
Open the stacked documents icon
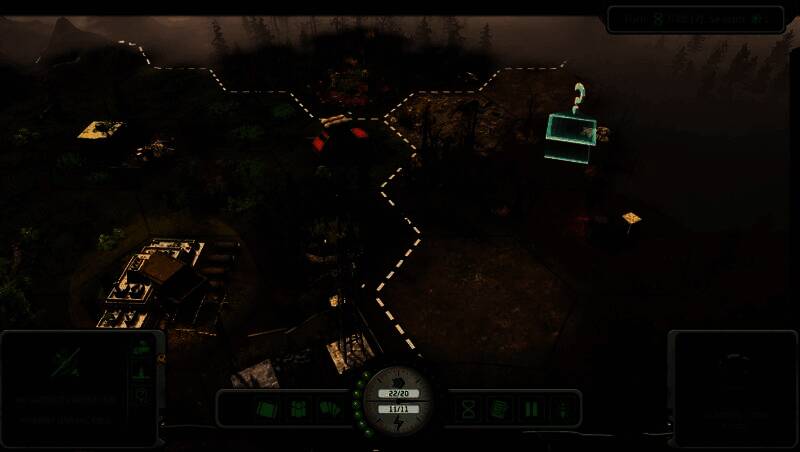point(499,408)
